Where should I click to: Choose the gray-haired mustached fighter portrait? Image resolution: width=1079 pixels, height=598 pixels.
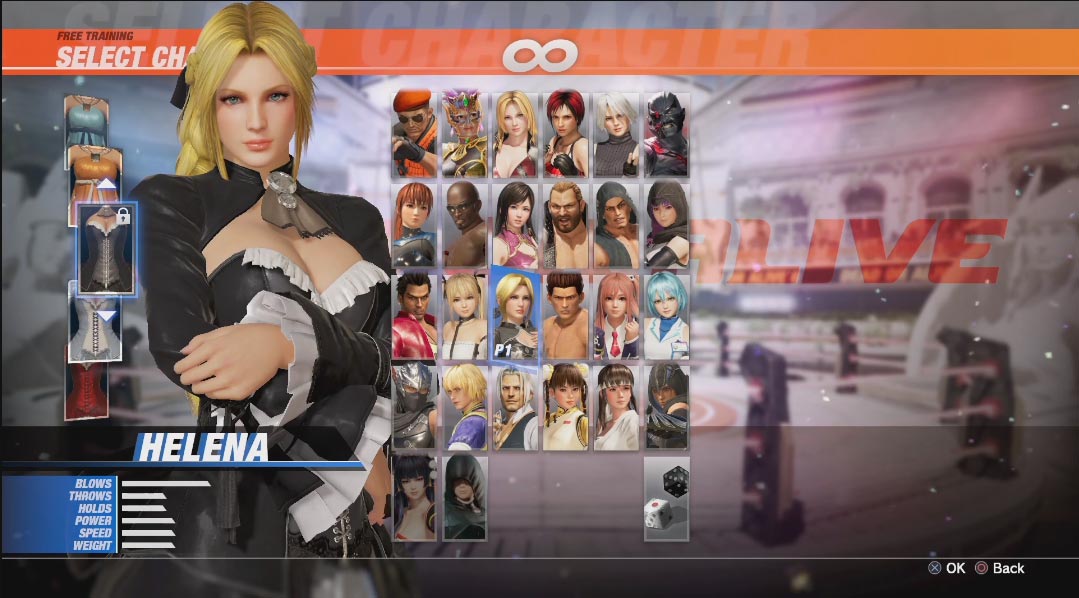point(516,406)
